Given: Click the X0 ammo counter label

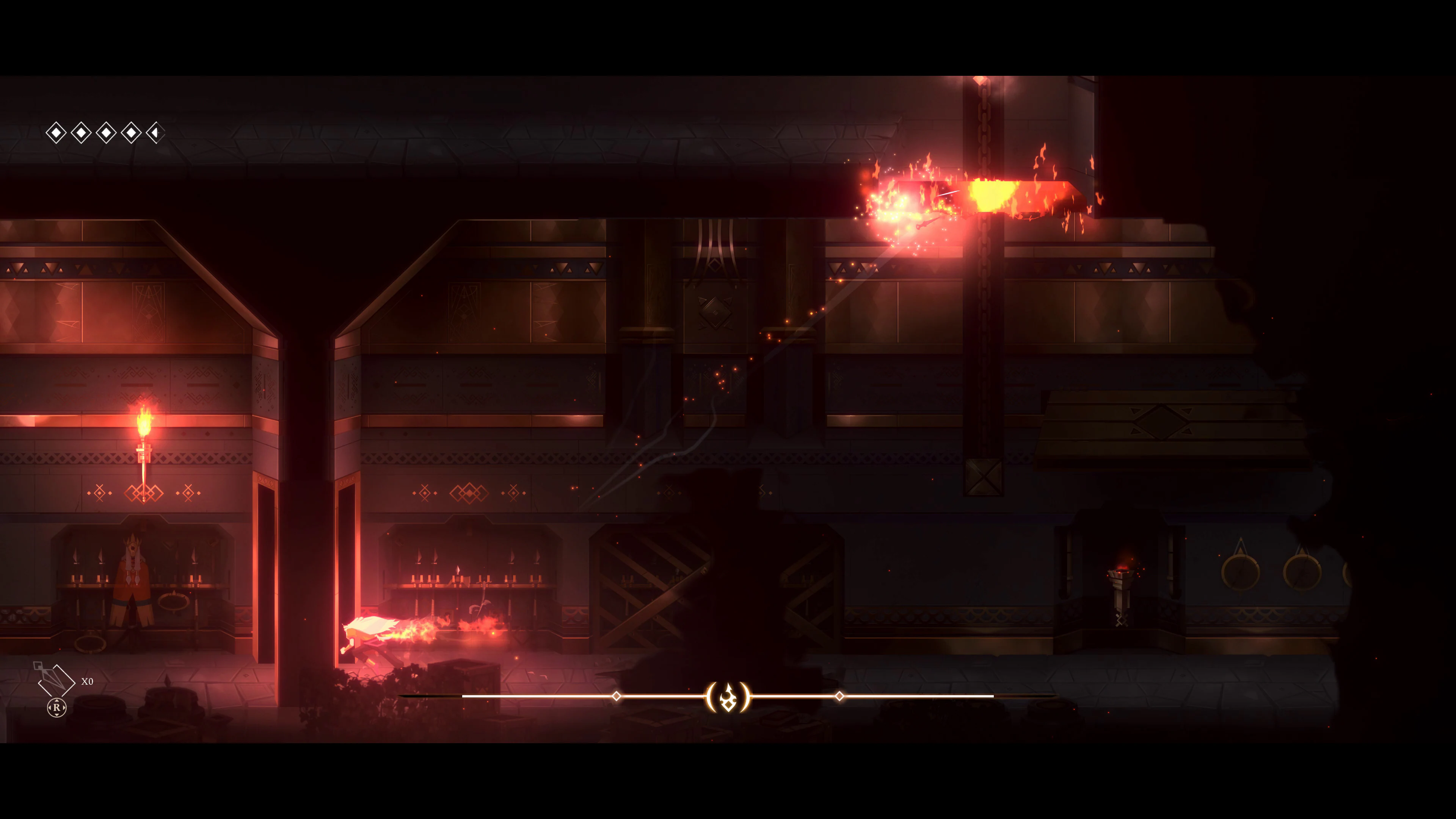Looking at the screenshot, I should 87,681.
